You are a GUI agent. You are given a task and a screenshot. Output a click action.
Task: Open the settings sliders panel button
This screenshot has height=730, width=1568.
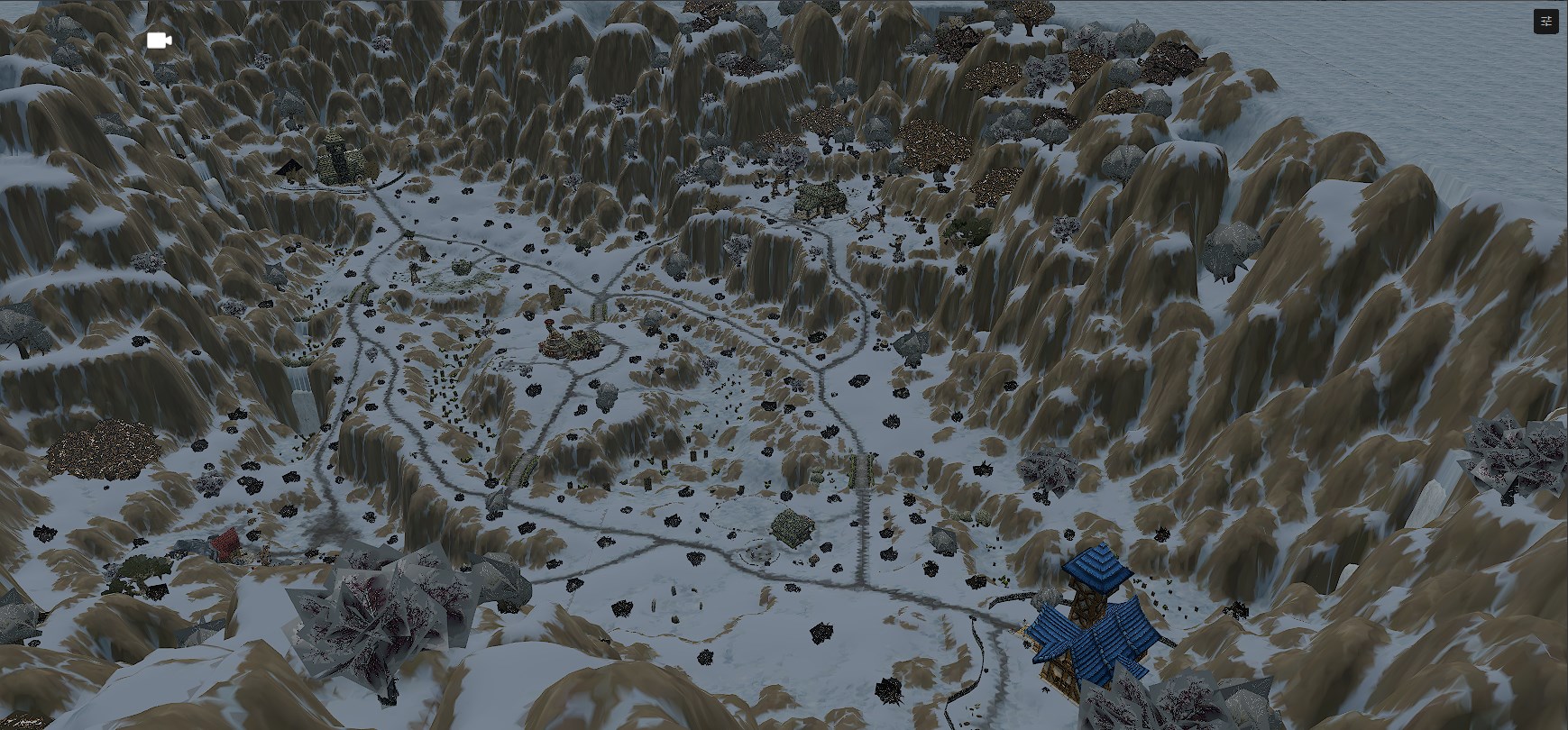pyautogui.click(x=1545, y=22)
